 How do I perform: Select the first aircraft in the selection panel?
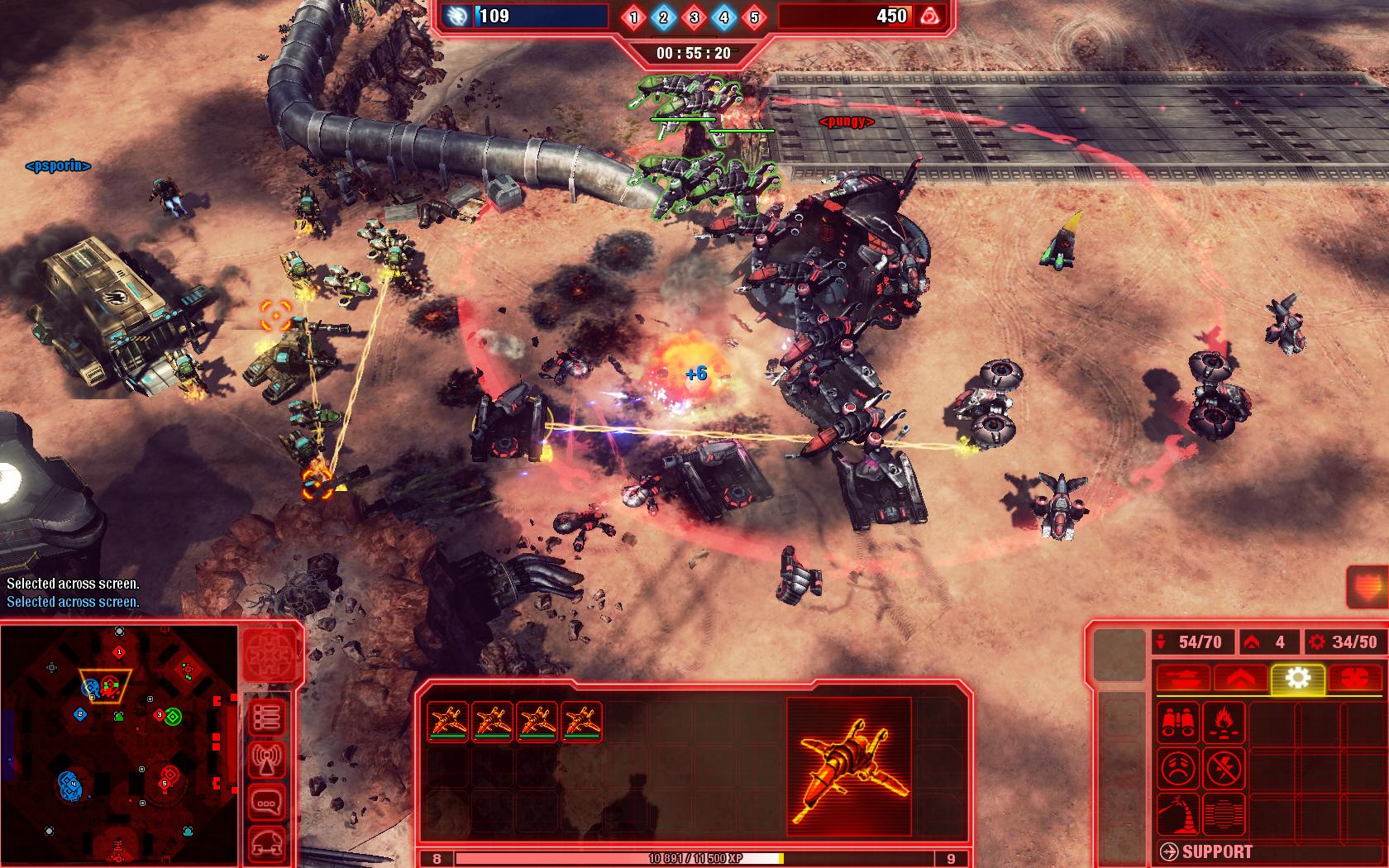point(447,722)
